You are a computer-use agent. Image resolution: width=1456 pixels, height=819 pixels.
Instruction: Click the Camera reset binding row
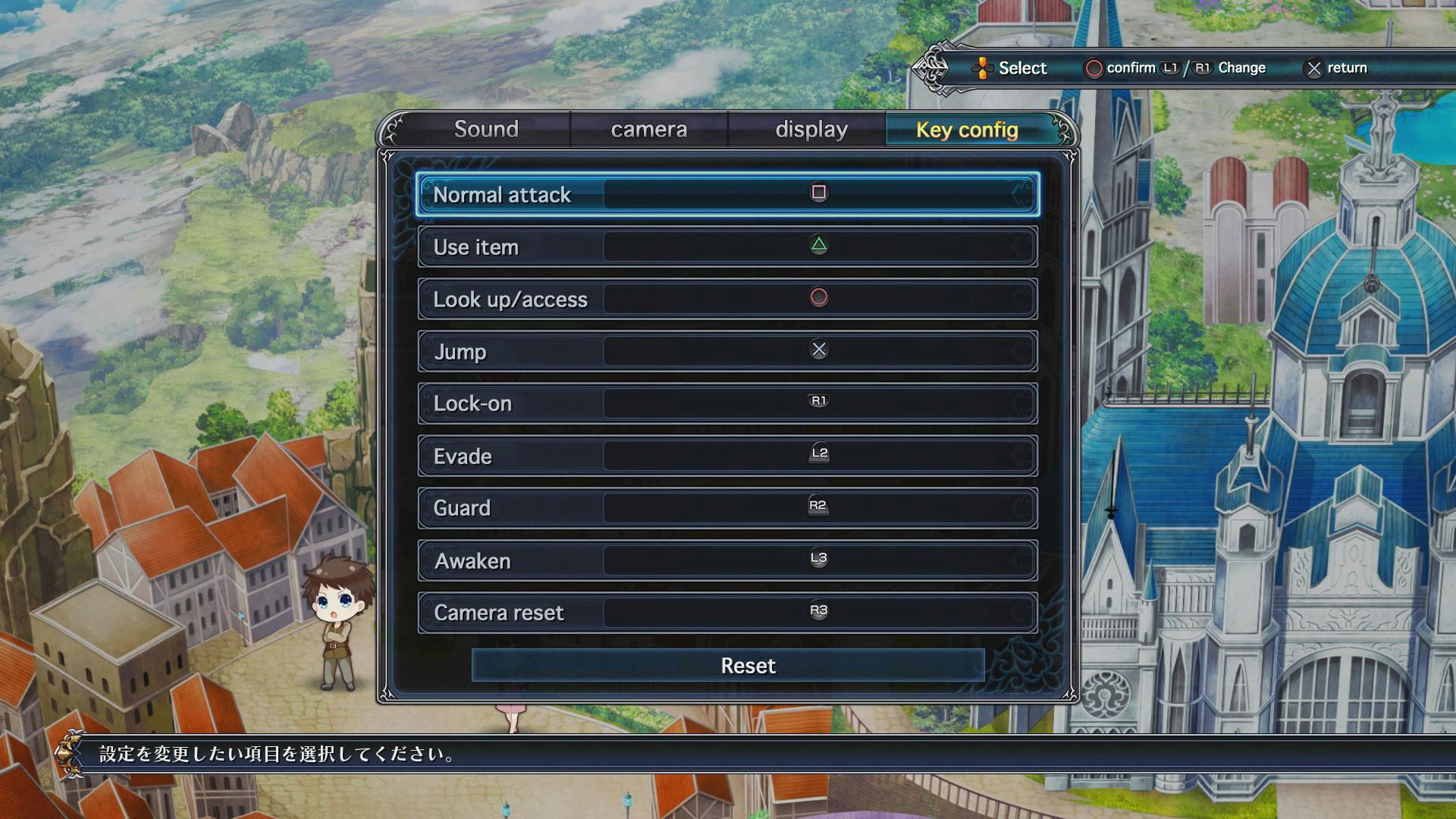point(727,613)
